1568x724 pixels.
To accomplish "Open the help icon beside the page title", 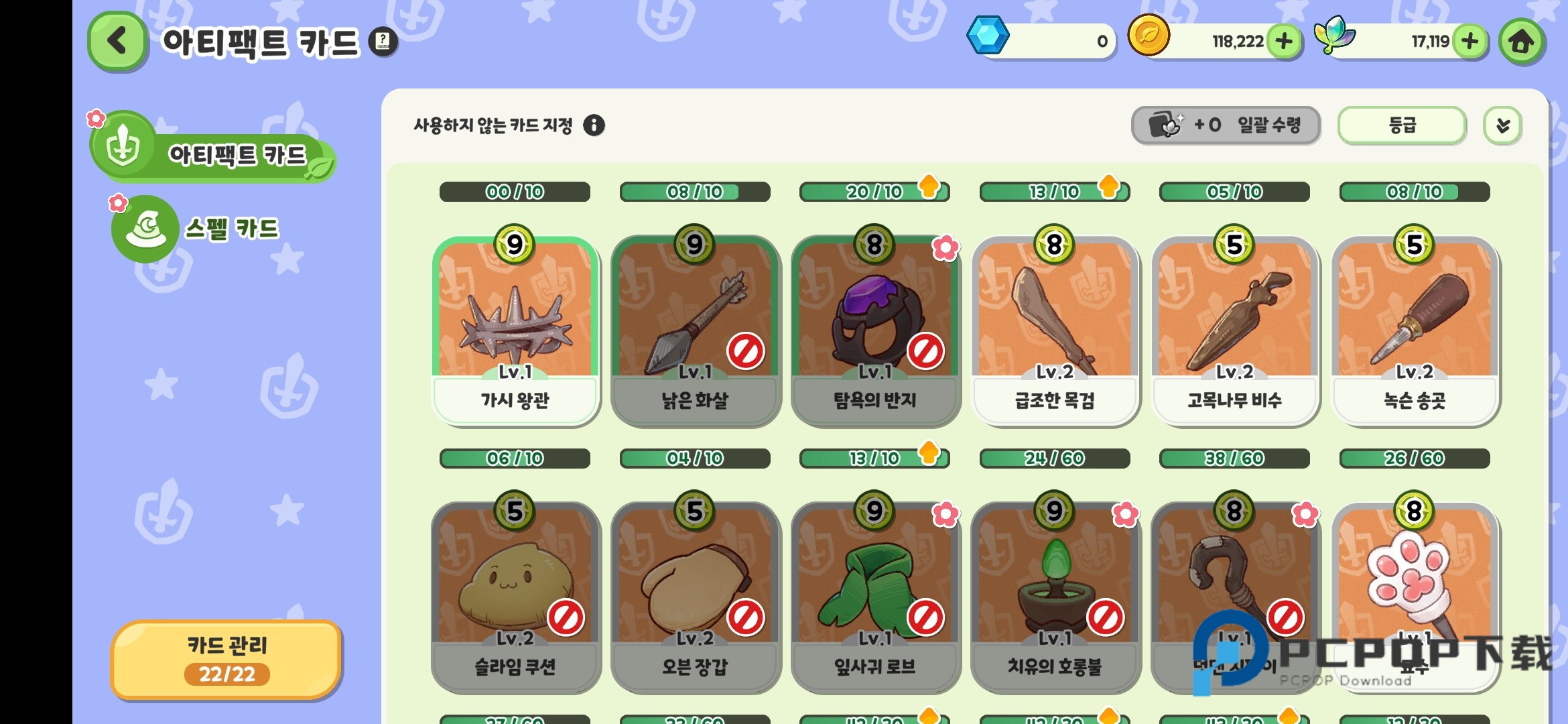I will [382, 42].
